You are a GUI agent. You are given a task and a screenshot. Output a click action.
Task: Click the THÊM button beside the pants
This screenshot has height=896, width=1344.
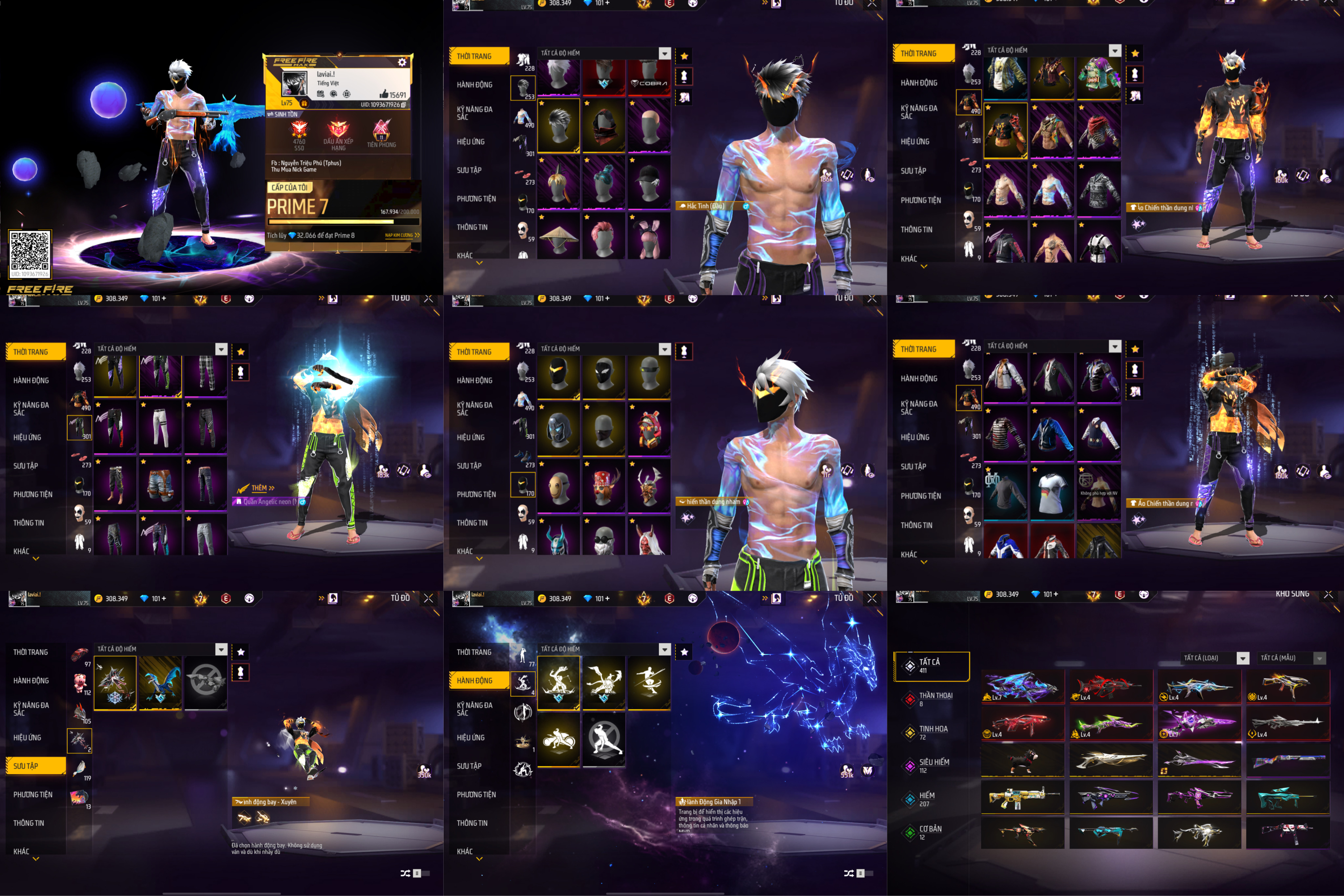point(263,488)
